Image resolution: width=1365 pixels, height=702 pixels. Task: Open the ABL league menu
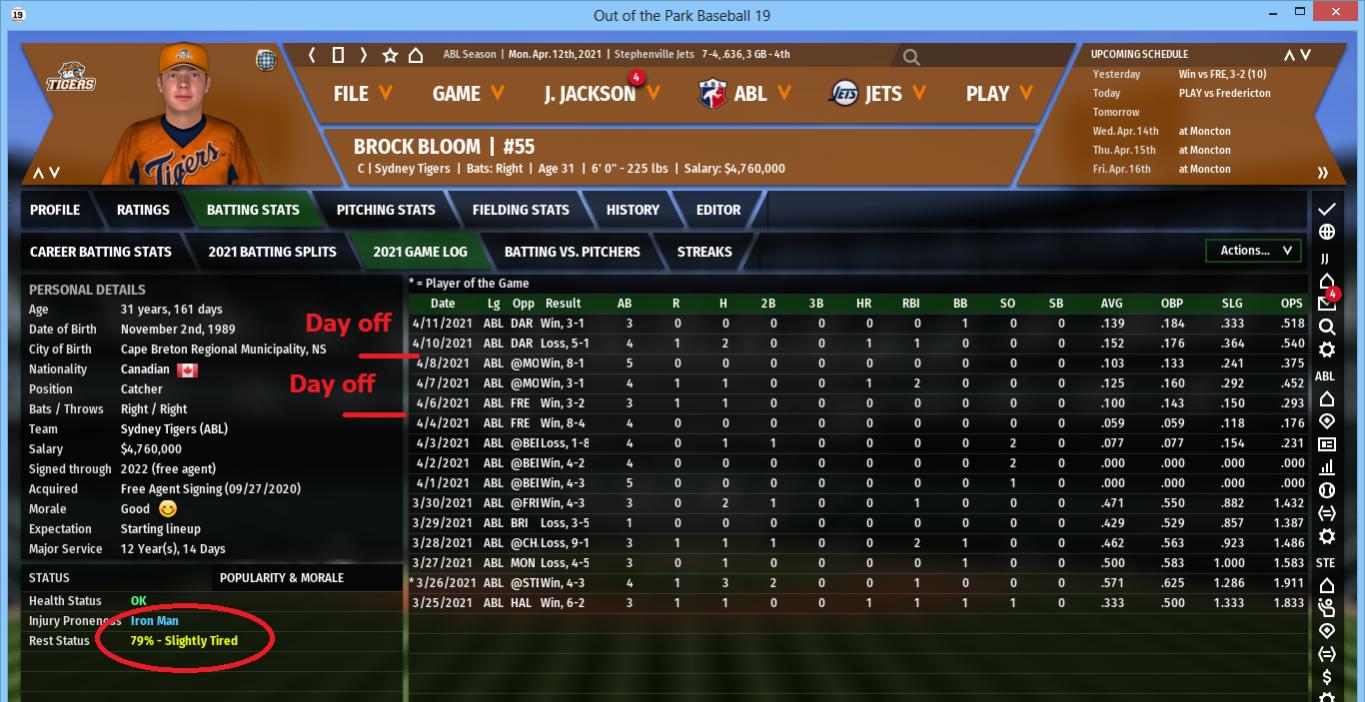coord(745,94)
